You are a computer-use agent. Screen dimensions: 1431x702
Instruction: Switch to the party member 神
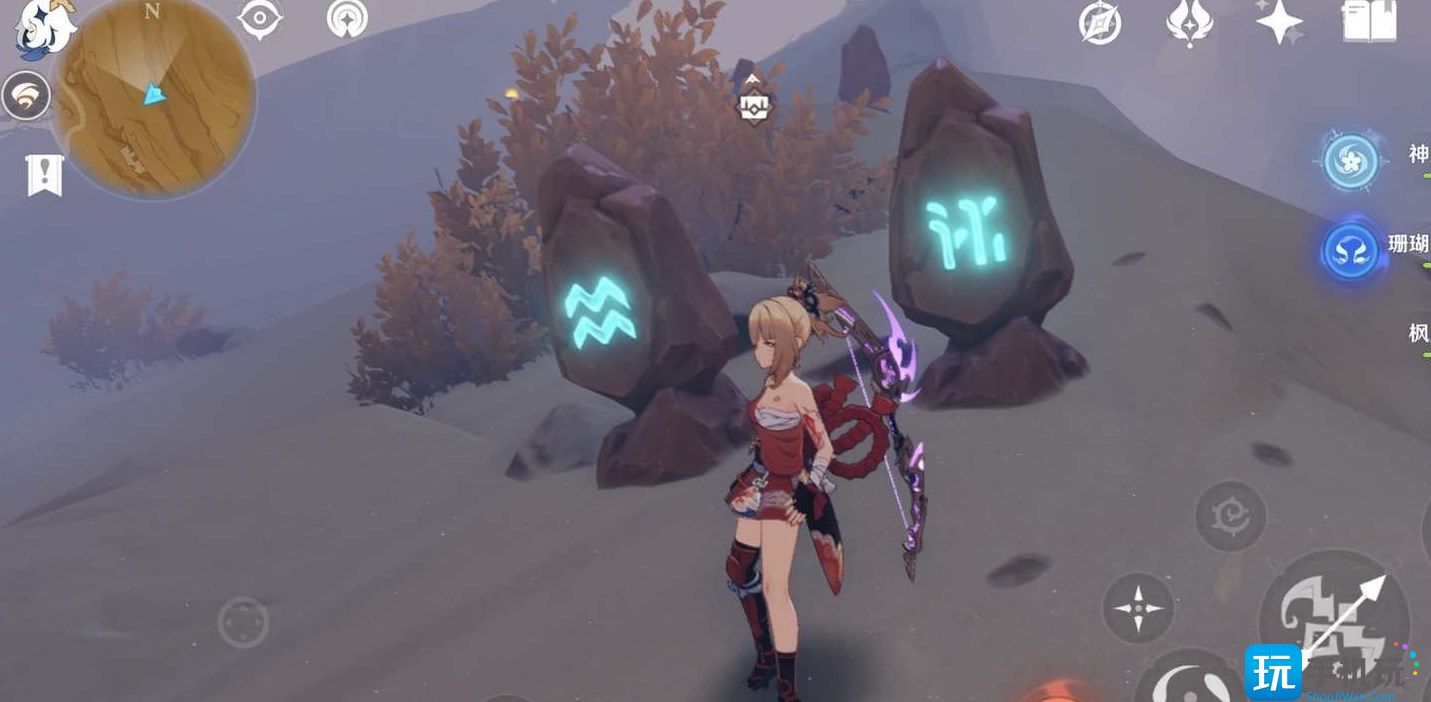coord(1352,160)
